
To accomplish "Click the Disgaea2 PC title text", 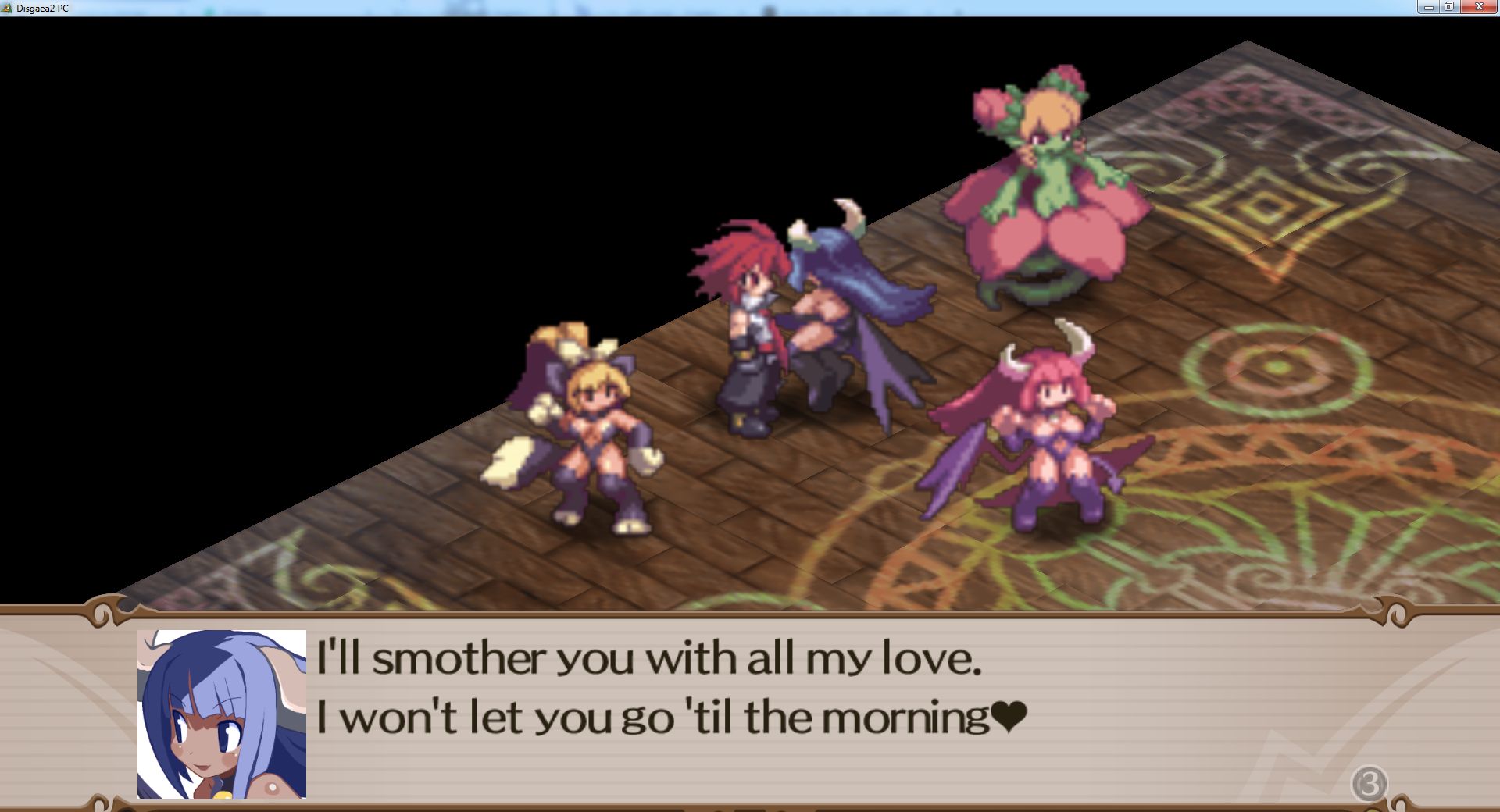I will [43, 9].
